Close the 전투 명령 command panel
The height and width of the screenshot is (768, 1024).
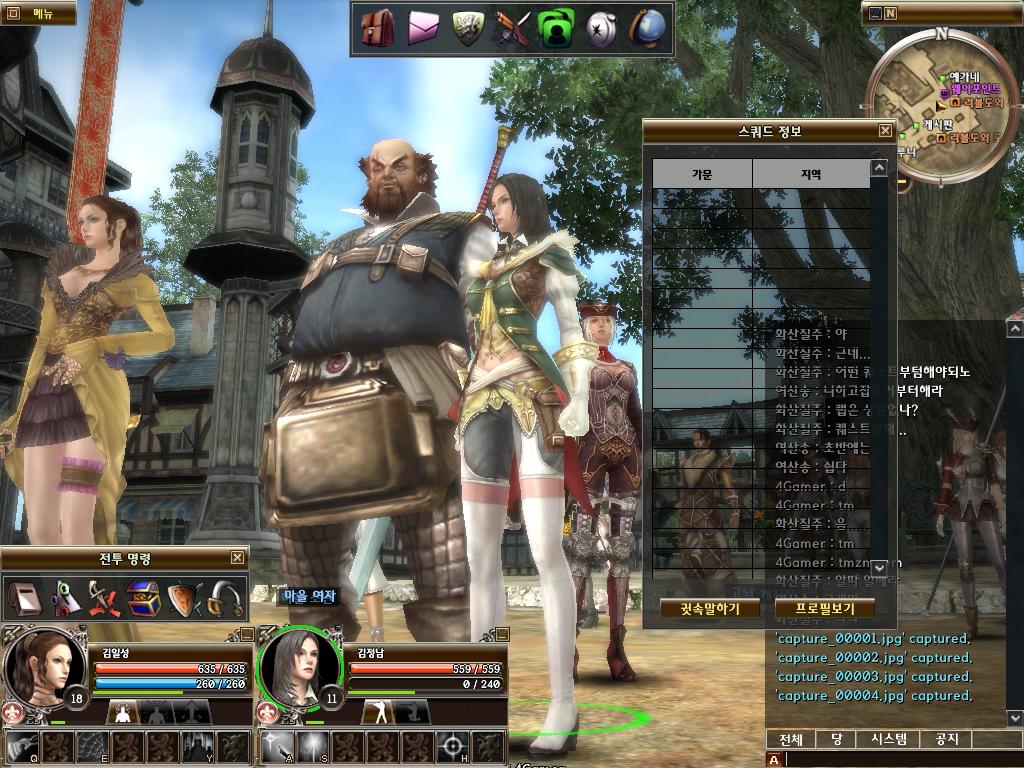click(x=237, y=558)
